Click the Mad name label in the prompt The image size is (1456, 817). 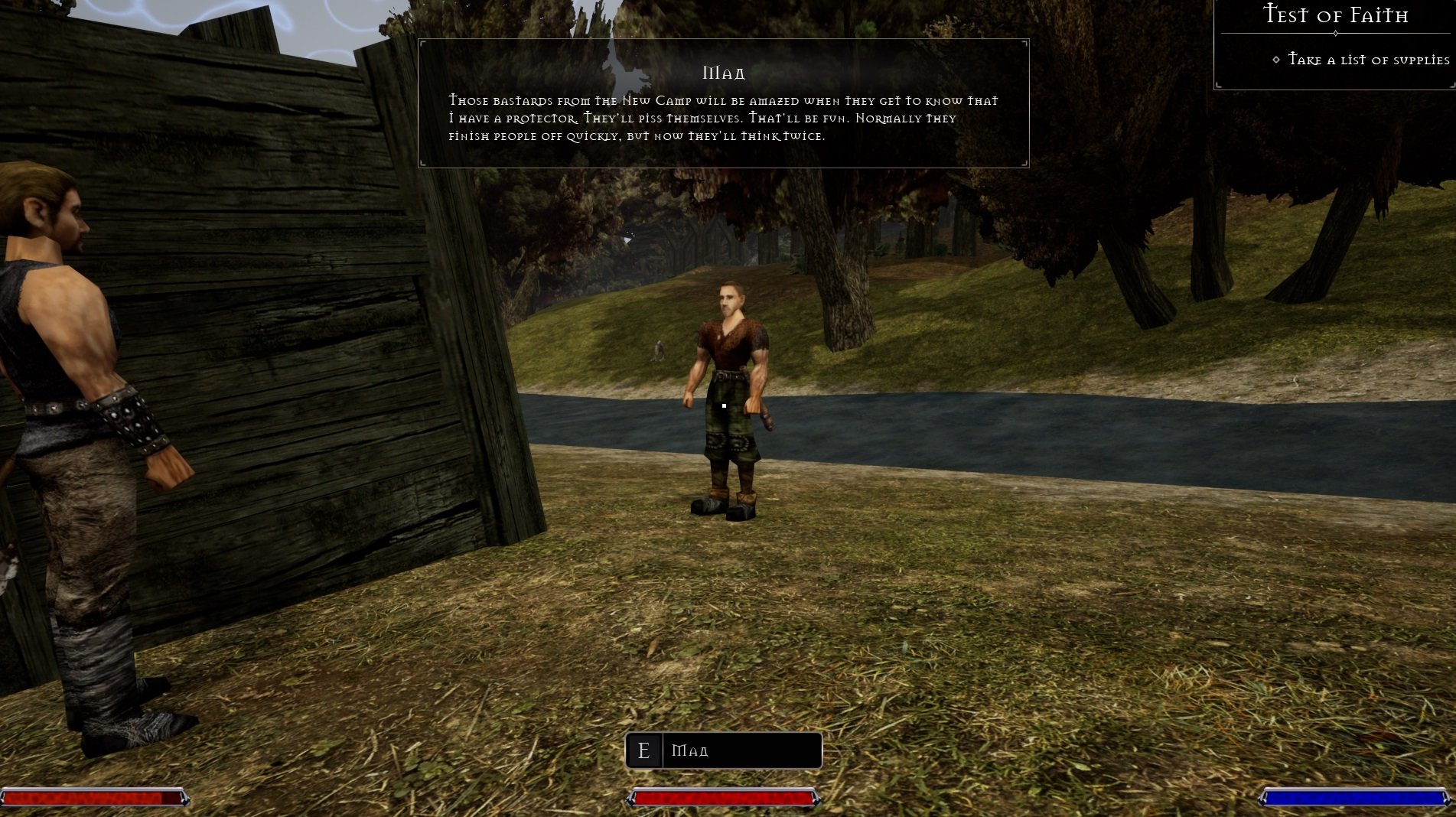[x=689, y=750]
